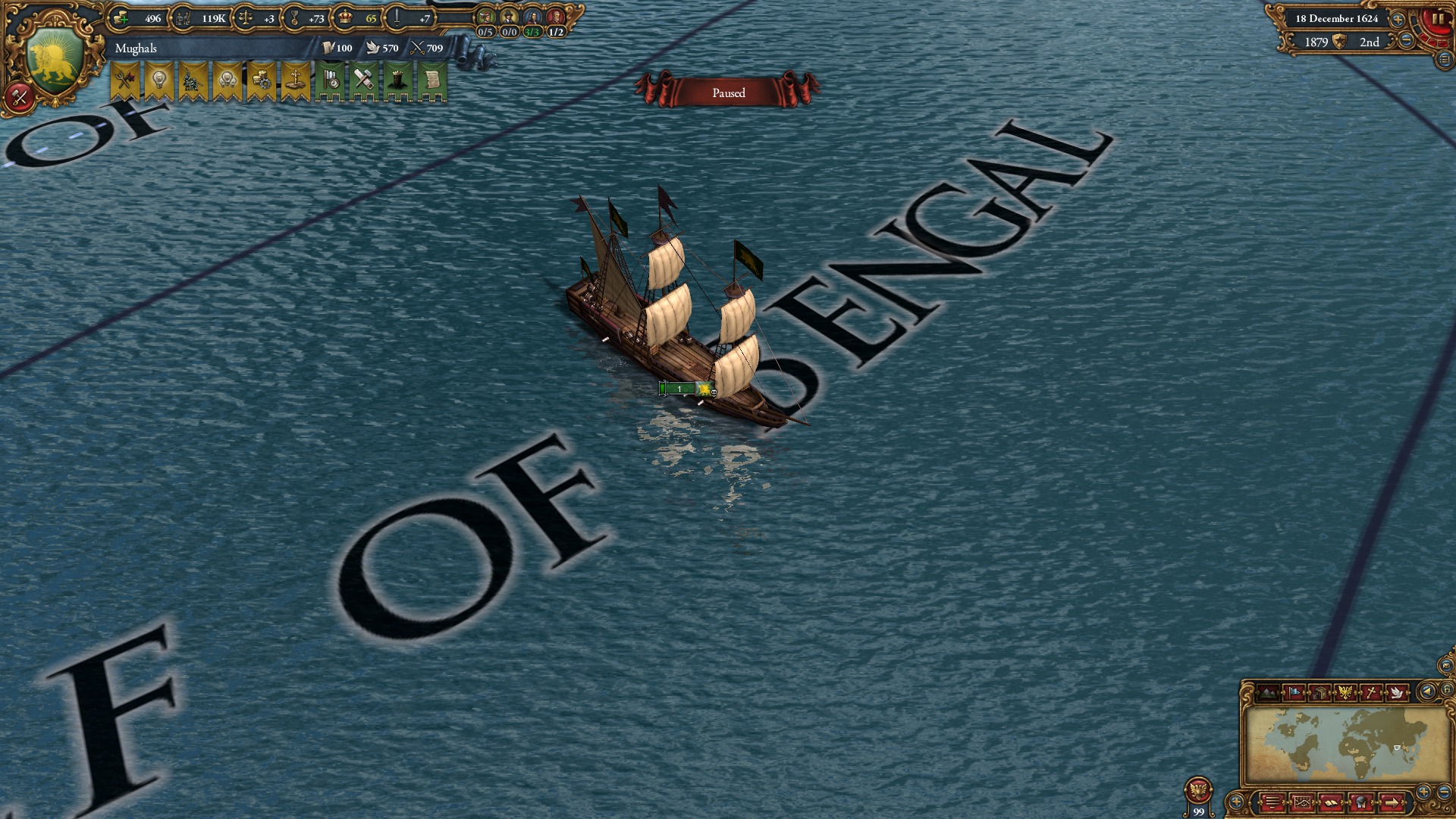Open the message log book icon
Viewport: 1456px width, 819px height.
coord(1329,803)
